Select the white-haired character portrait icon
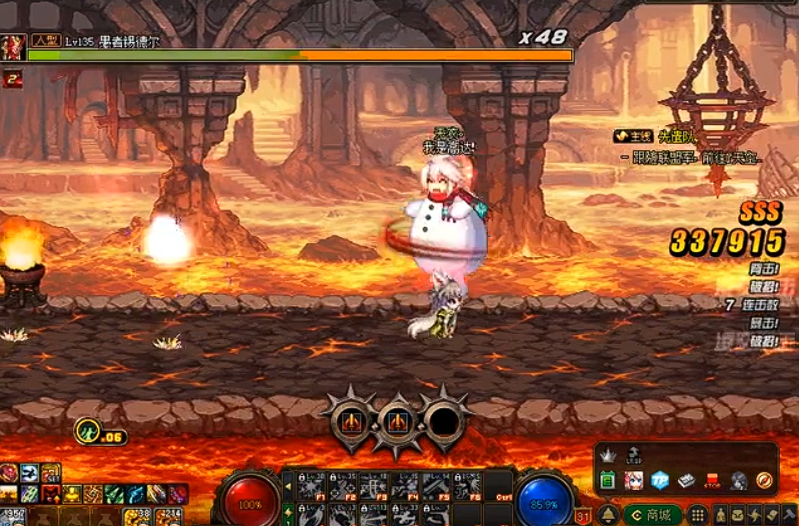 (633, 480)
